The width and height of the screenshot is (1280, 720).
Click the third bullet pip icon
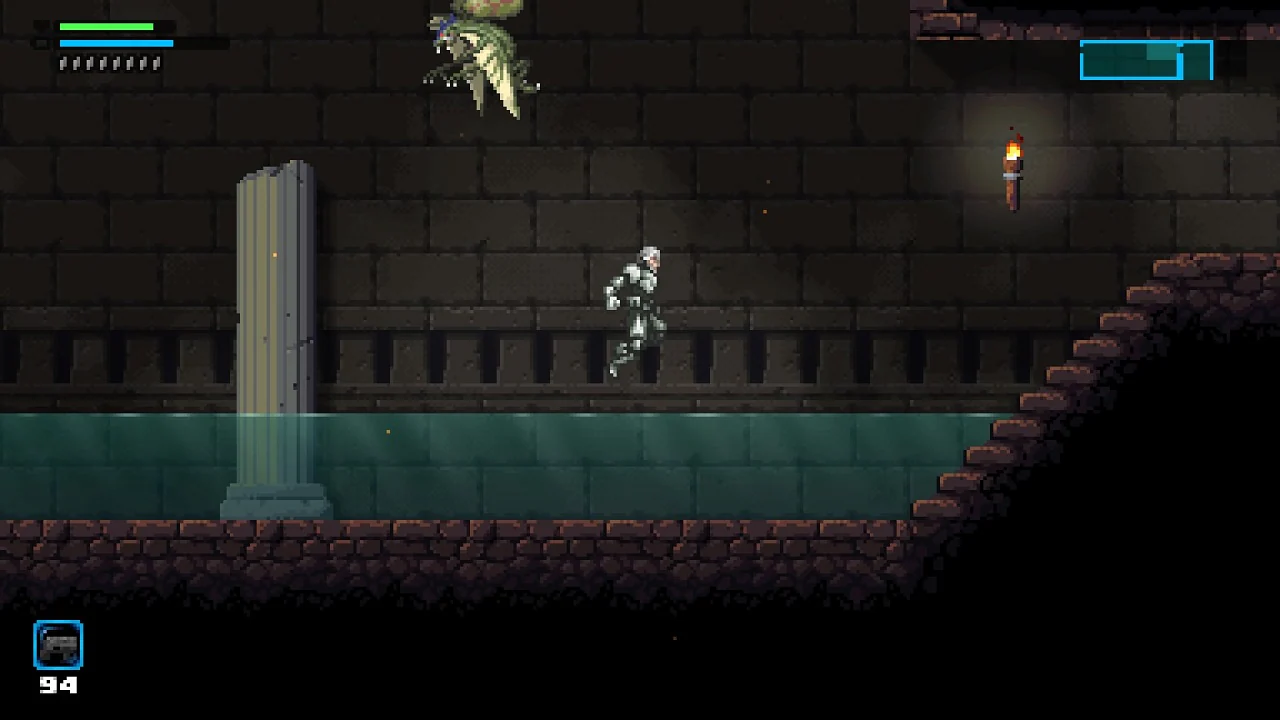point(90,62)
